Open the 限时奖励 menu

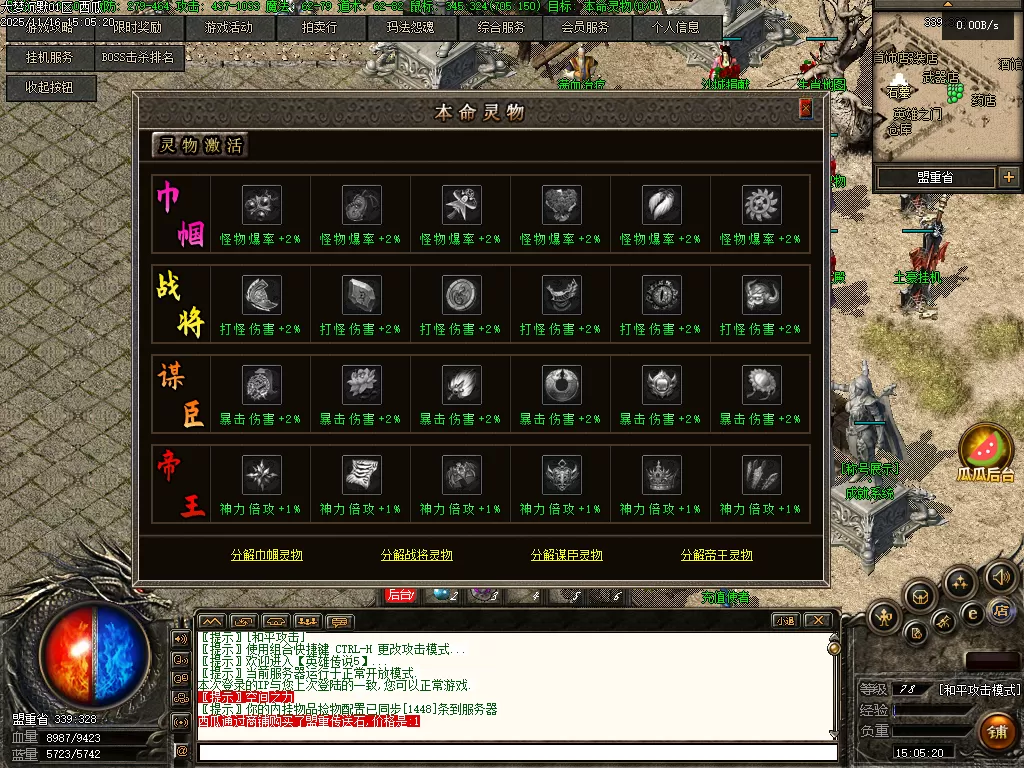pos(137,28)
